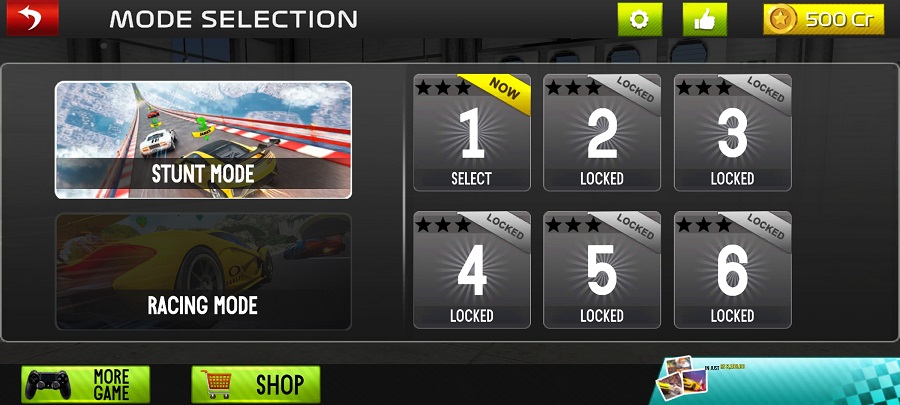Click the thumbs-up like button
The image size is (900, 405).
pos(705,20)
